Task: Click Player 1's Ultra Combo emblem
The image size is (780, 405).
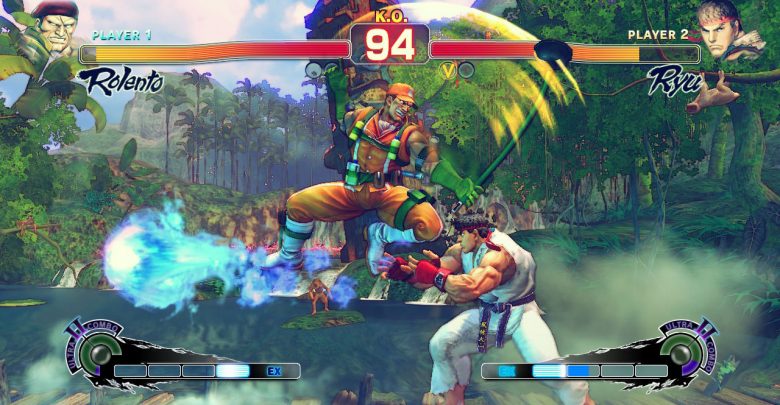Action: click(x=97, y=351)
